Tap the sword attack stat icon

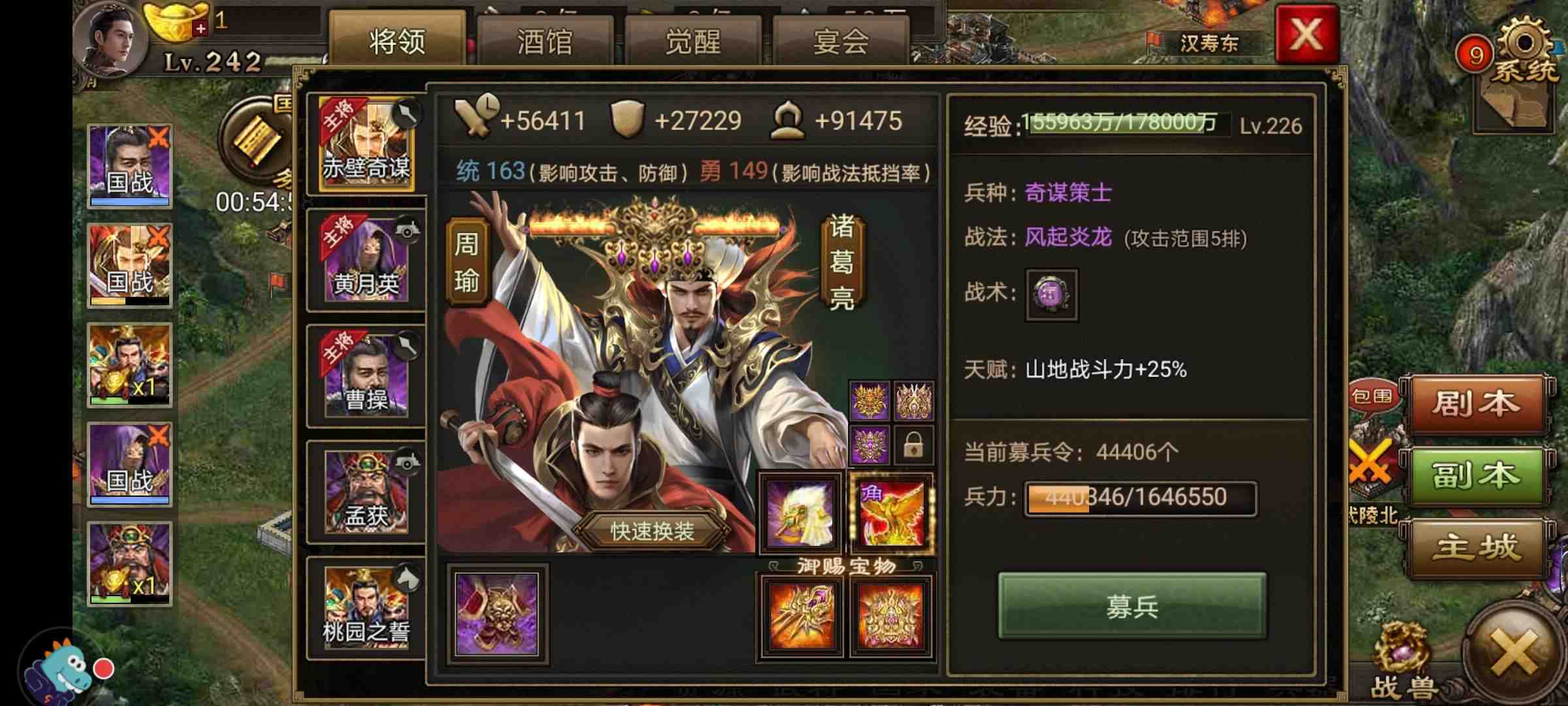click(x=474, y=119)
